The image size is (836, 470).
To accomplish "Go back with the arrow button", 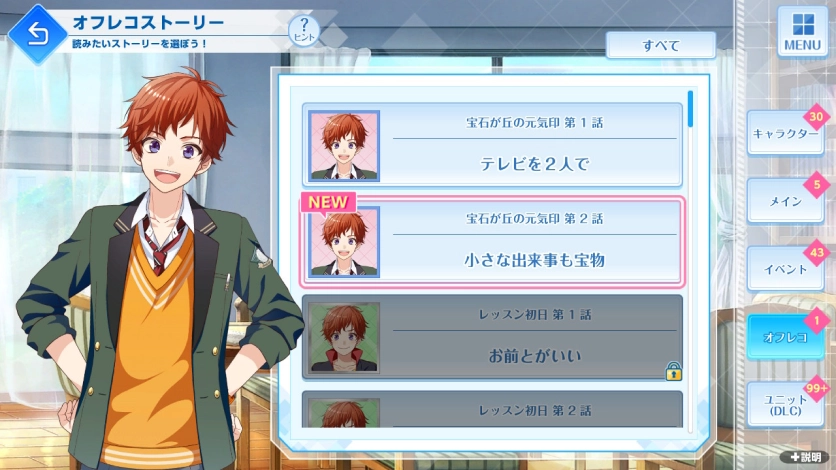I will click(37, 37).
